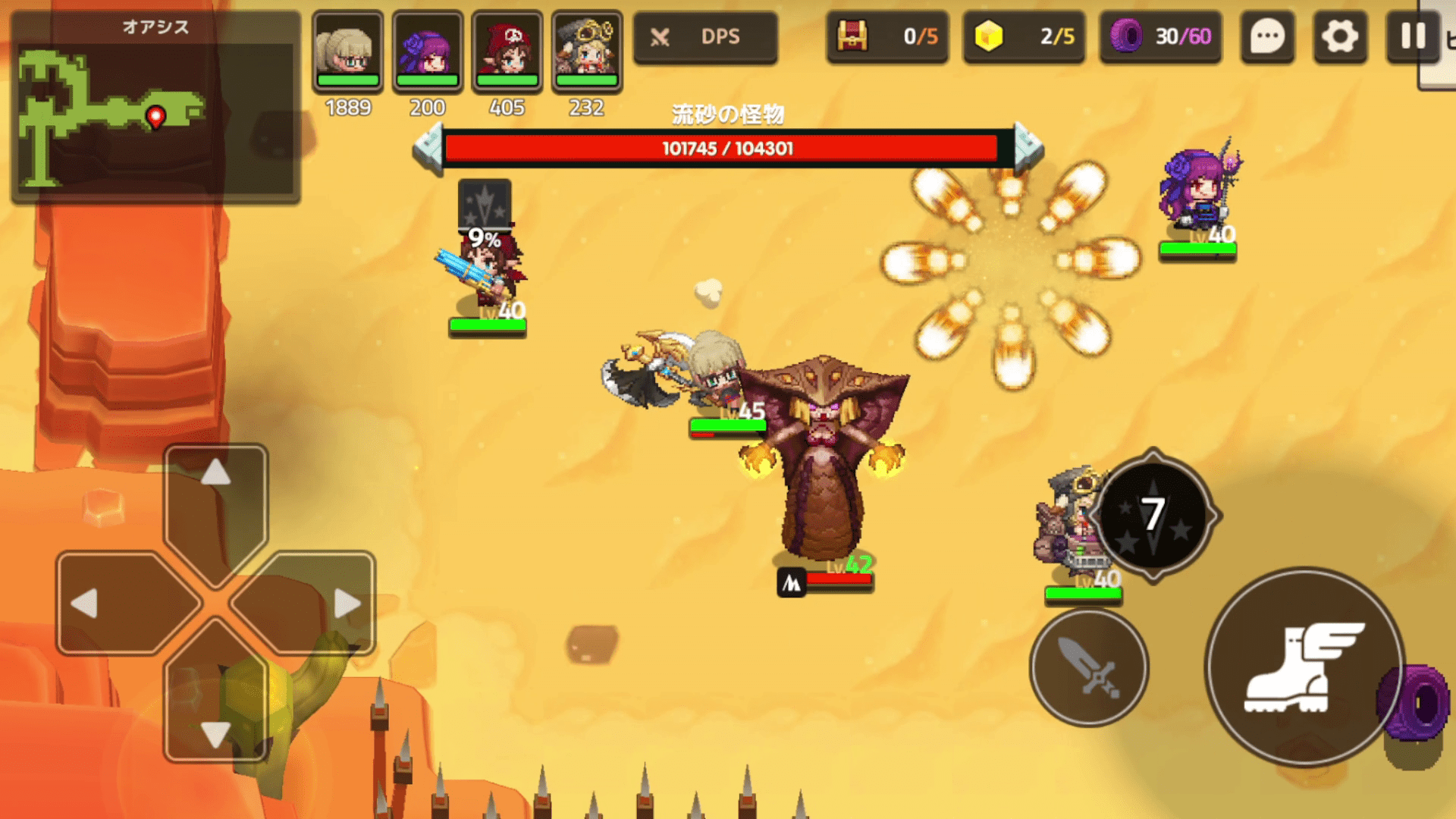Open the gear settings menu

tap(1340, 36)
